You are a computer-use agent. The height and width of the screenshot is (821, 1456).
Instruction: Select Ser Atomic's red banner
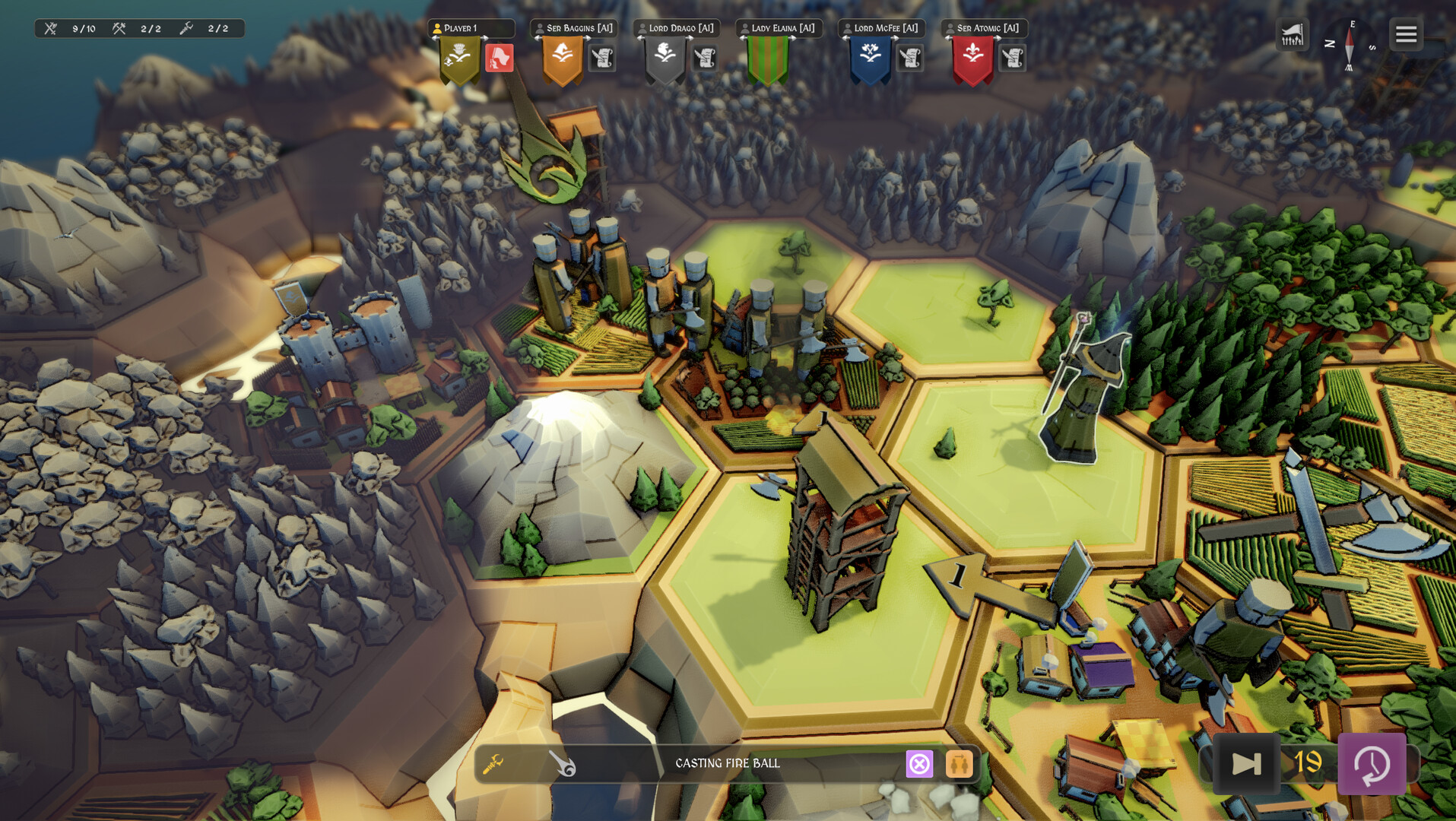(x=973, y=59)
